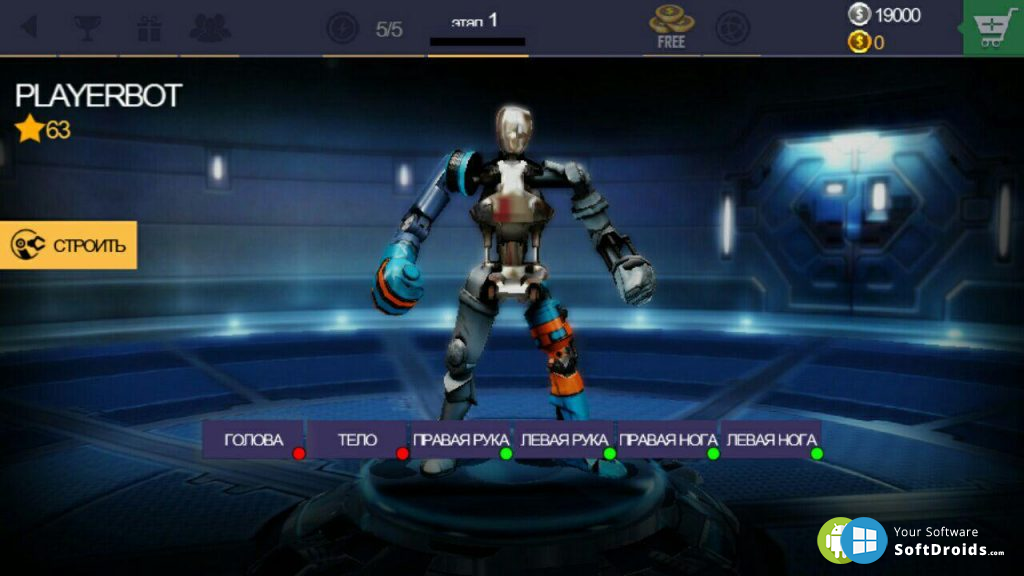Open the этап 1 stage tab
This screenshot has height=576, width=1024.
point(476,28)
